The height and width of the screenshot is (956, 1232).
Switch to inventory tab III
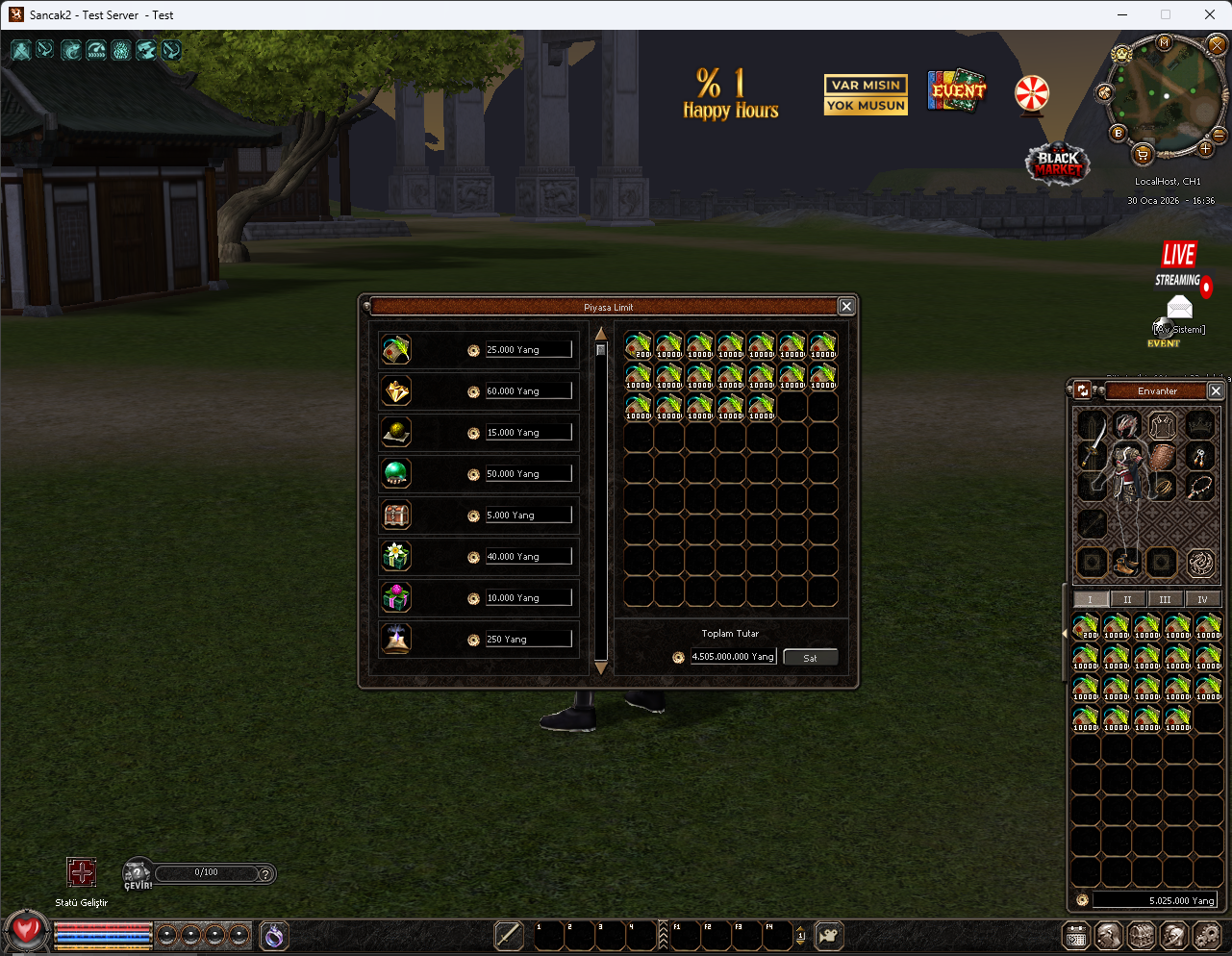pyautogui.click(x=1165, y=599)
